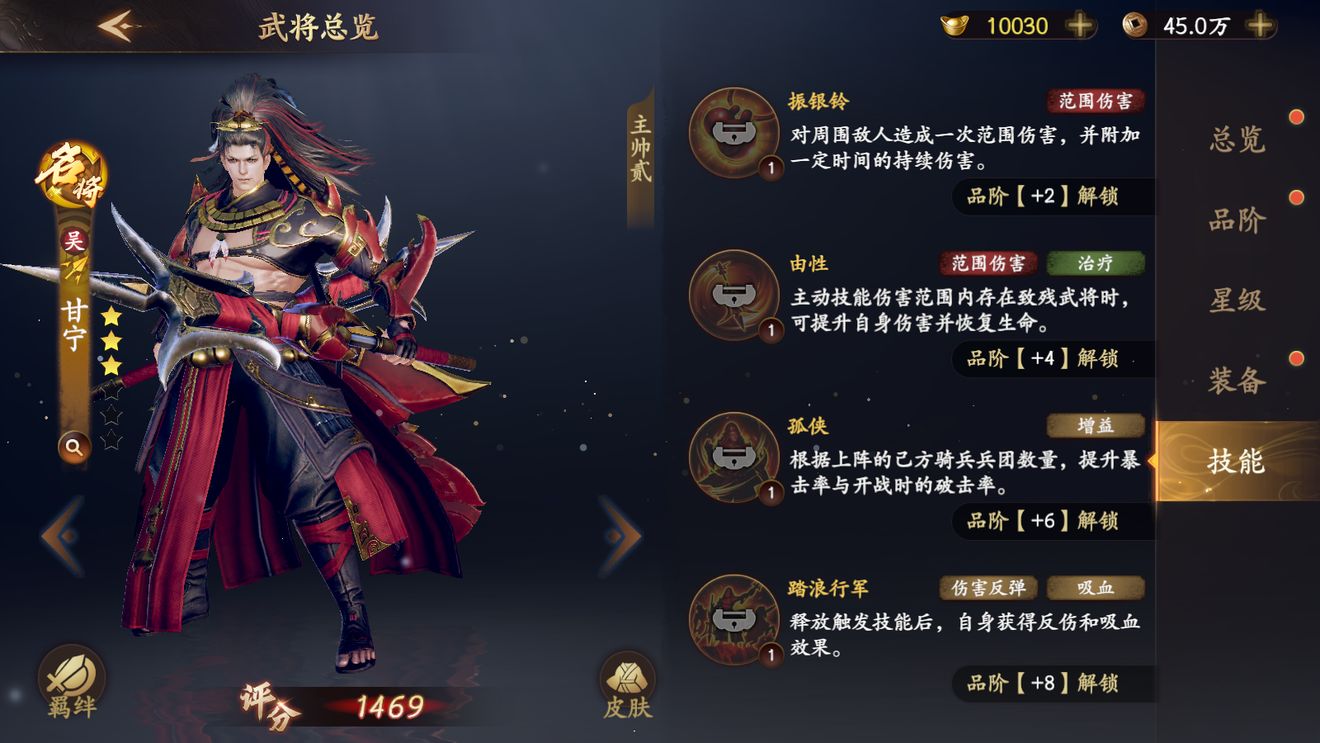Click the copper coin currency icon
This screenshot has height=743, width=1320.
pos(1135,26)
